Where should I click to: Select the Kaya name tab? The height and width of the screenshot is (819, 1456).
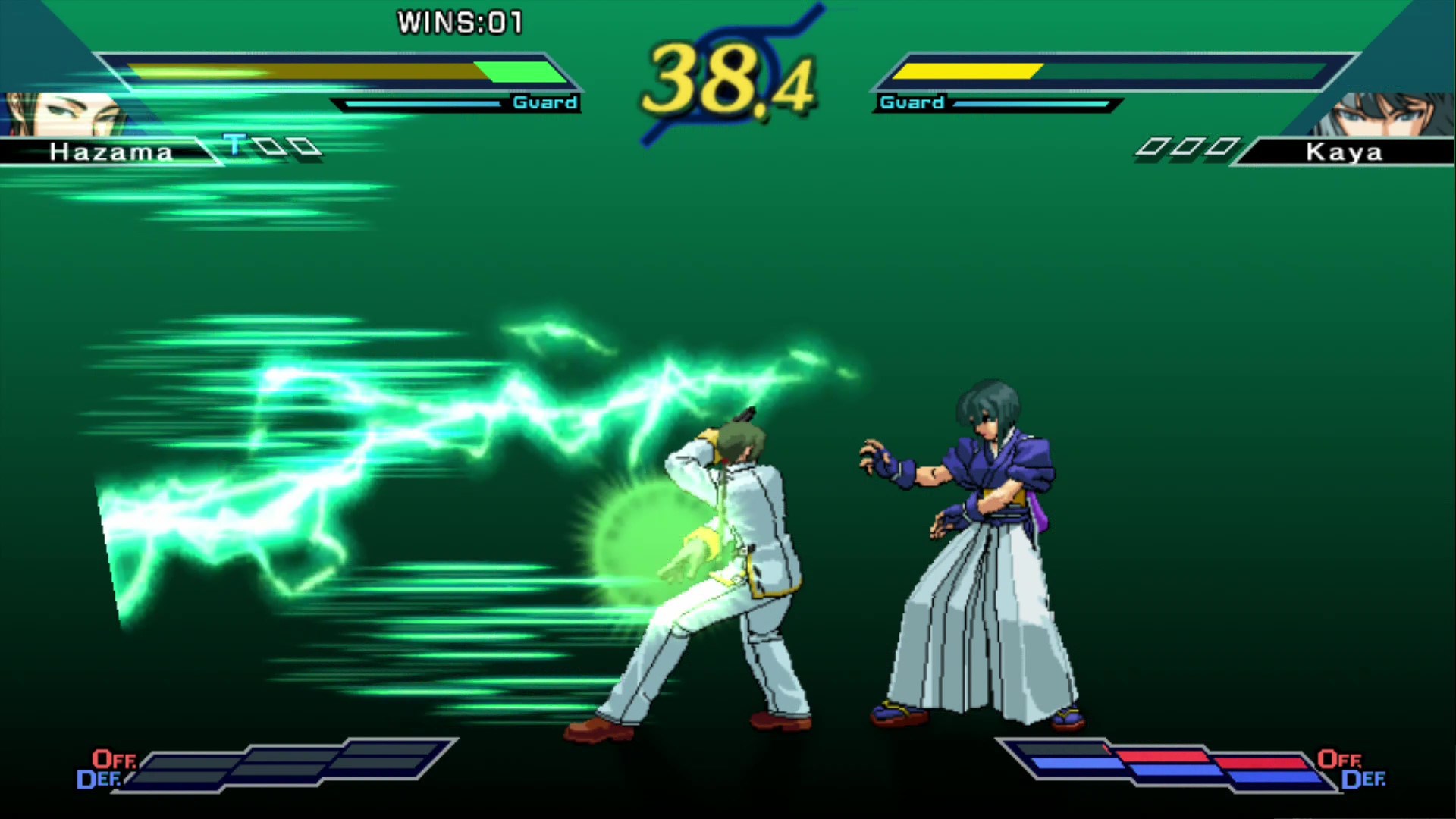click(1344, 152)
